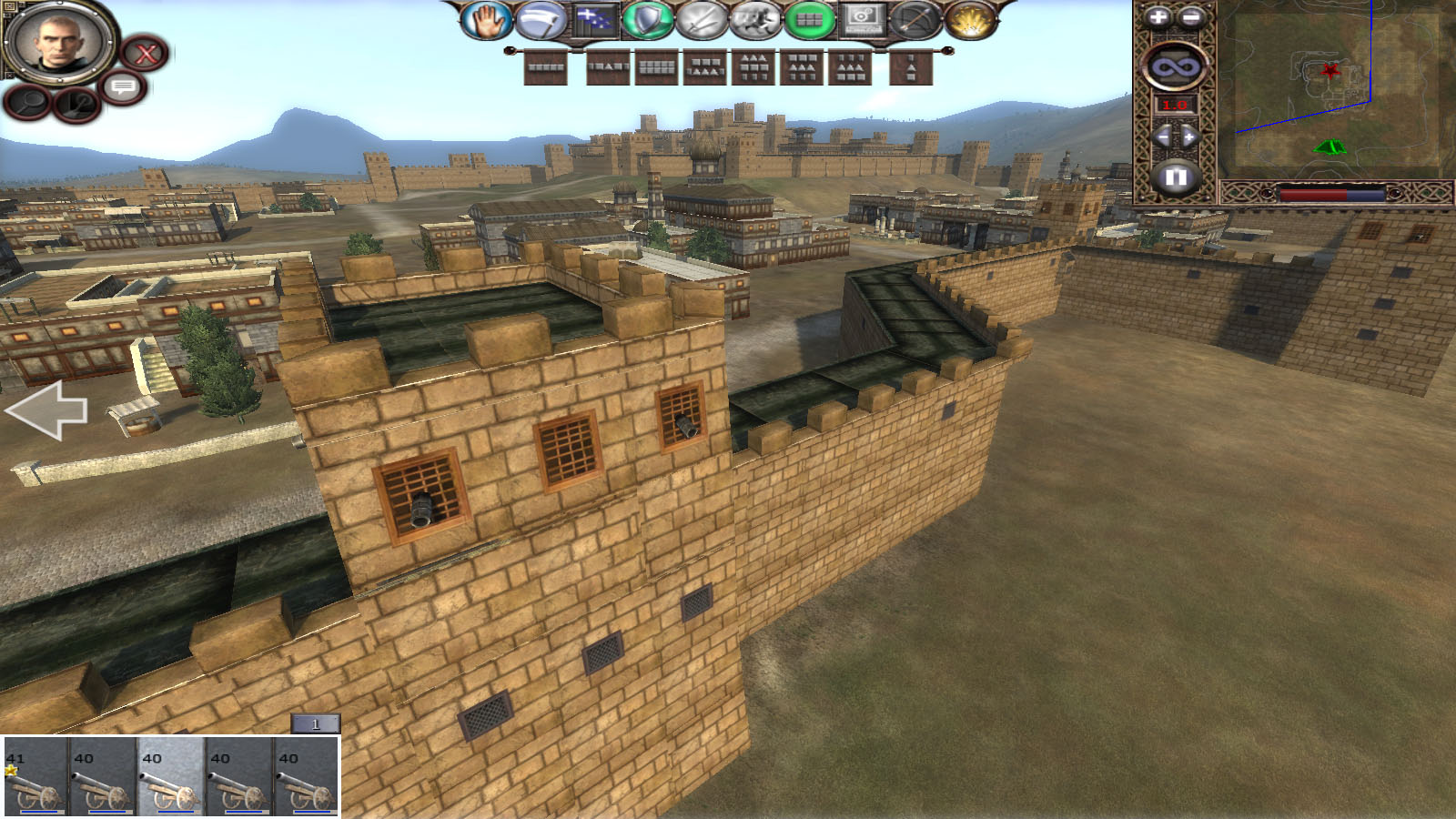Pause the battle
The height and width of the screenshot is (819, 1456).
click(1175, 176)
